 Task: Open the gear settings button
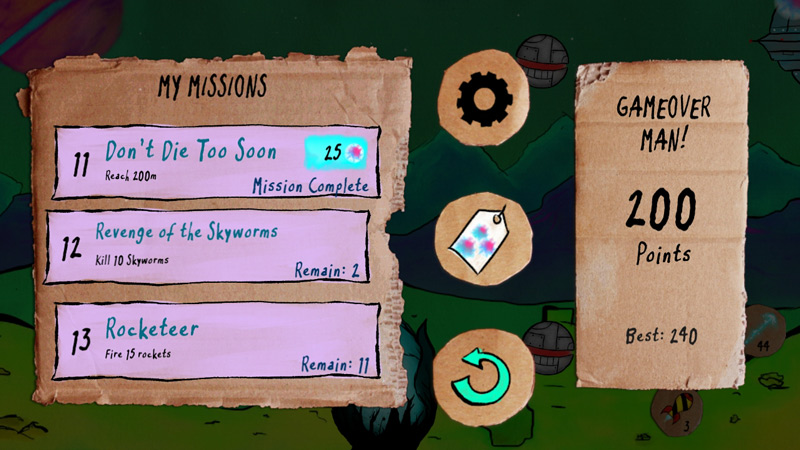tap(484, 97)
